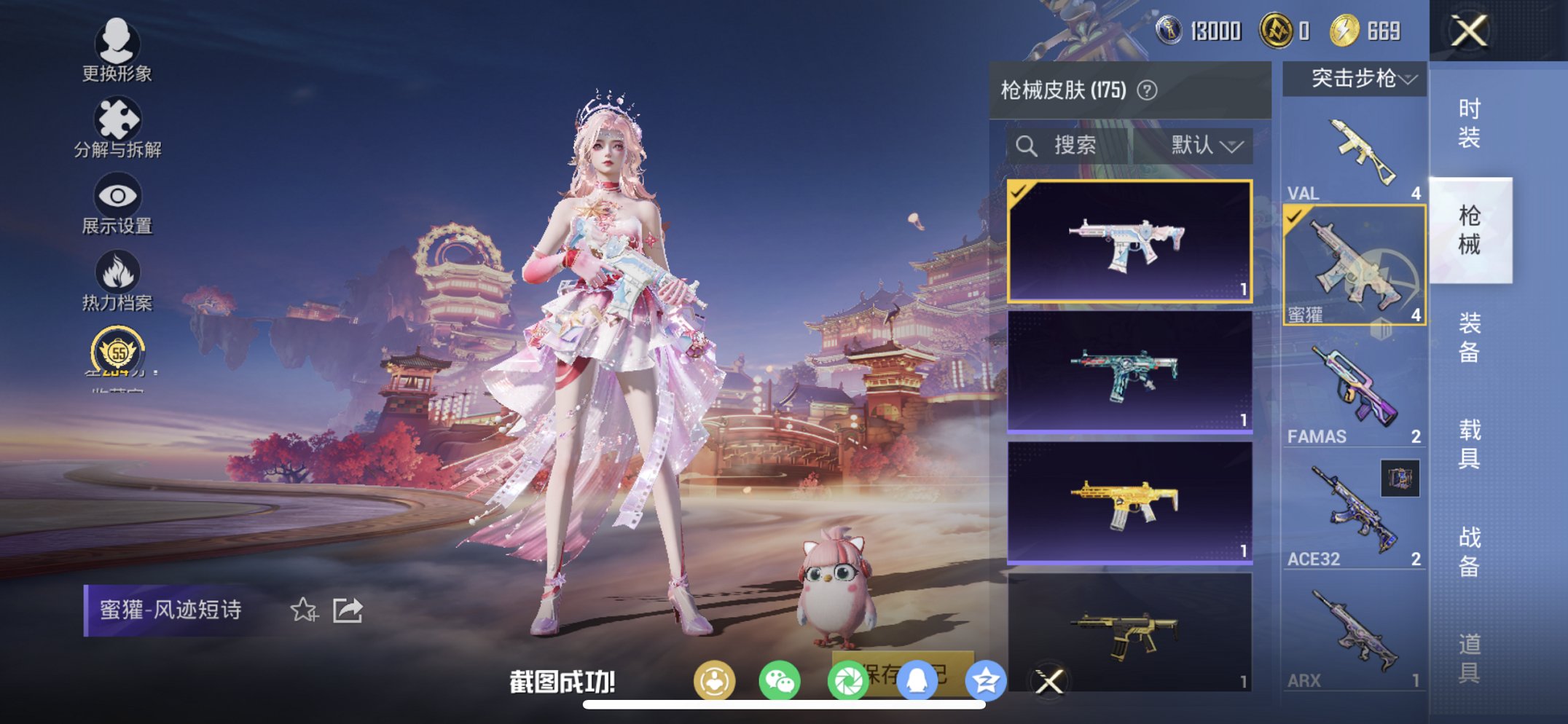Toggle the checkmark on the equipped skin
This screenshot has height=724, width=1568.
coord(1019,194)
